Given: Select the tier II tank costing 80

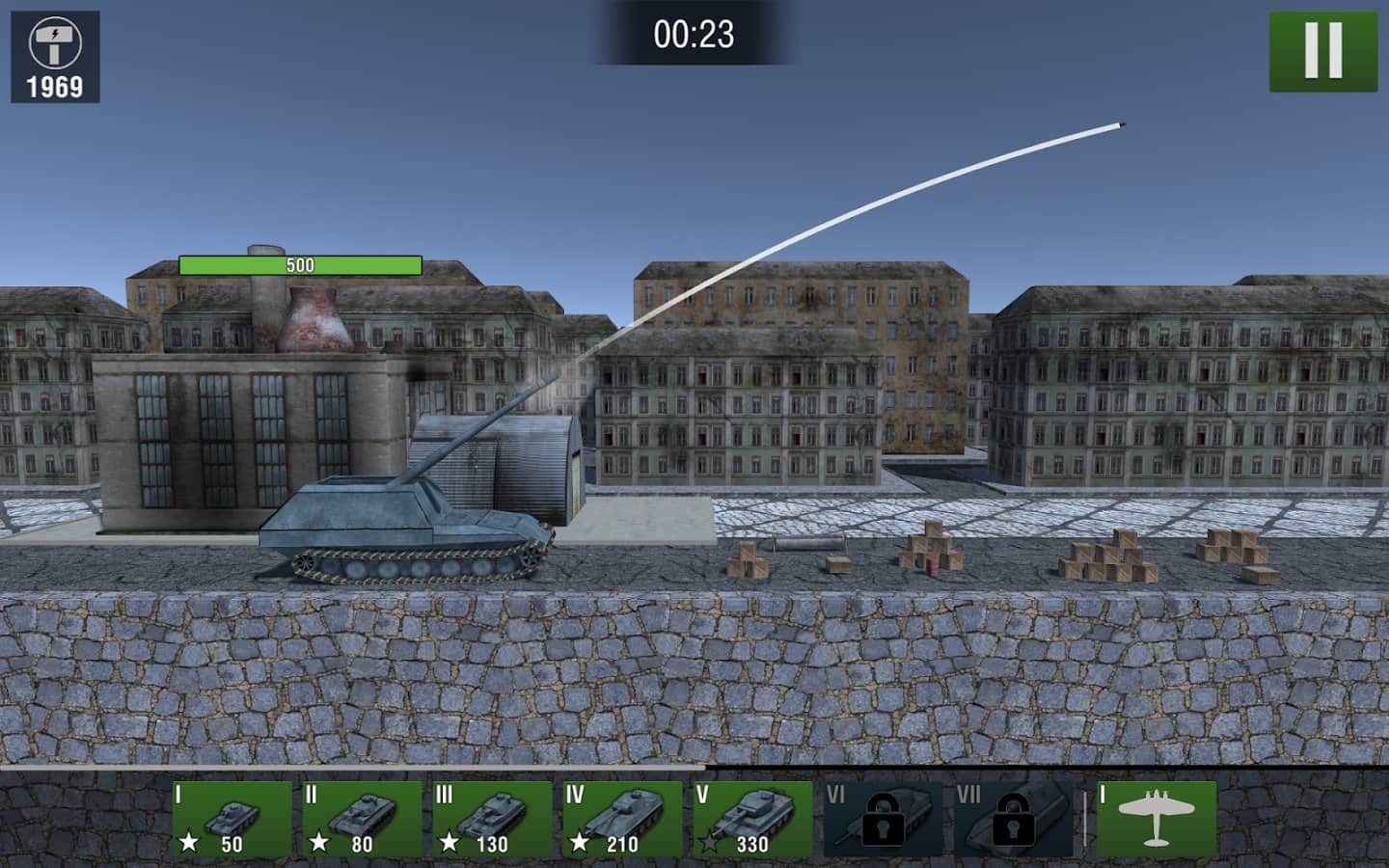Looking at the screenshot, I should point(362,819).
